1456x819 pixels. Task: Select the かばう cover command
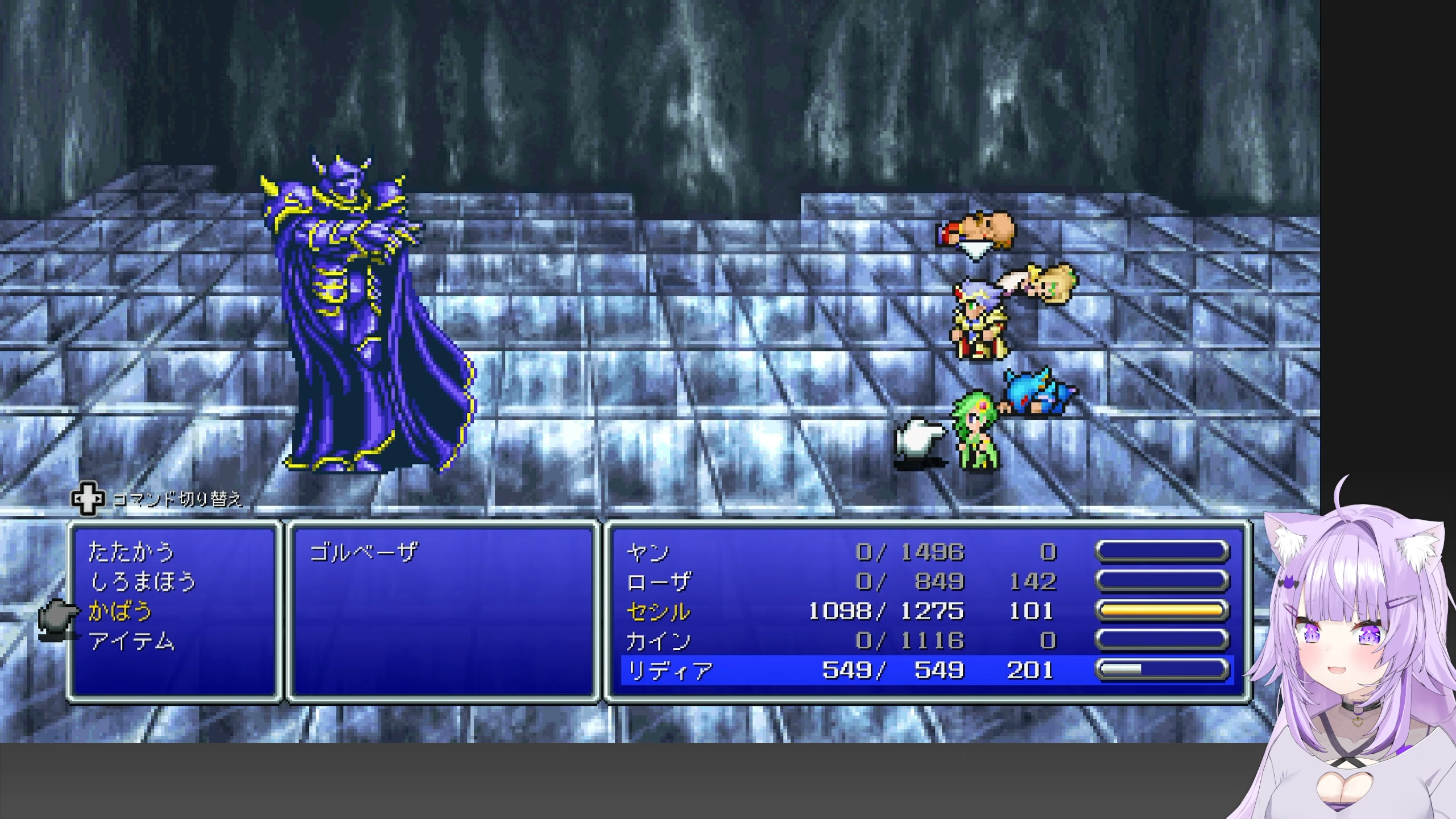tap(121, 611)
